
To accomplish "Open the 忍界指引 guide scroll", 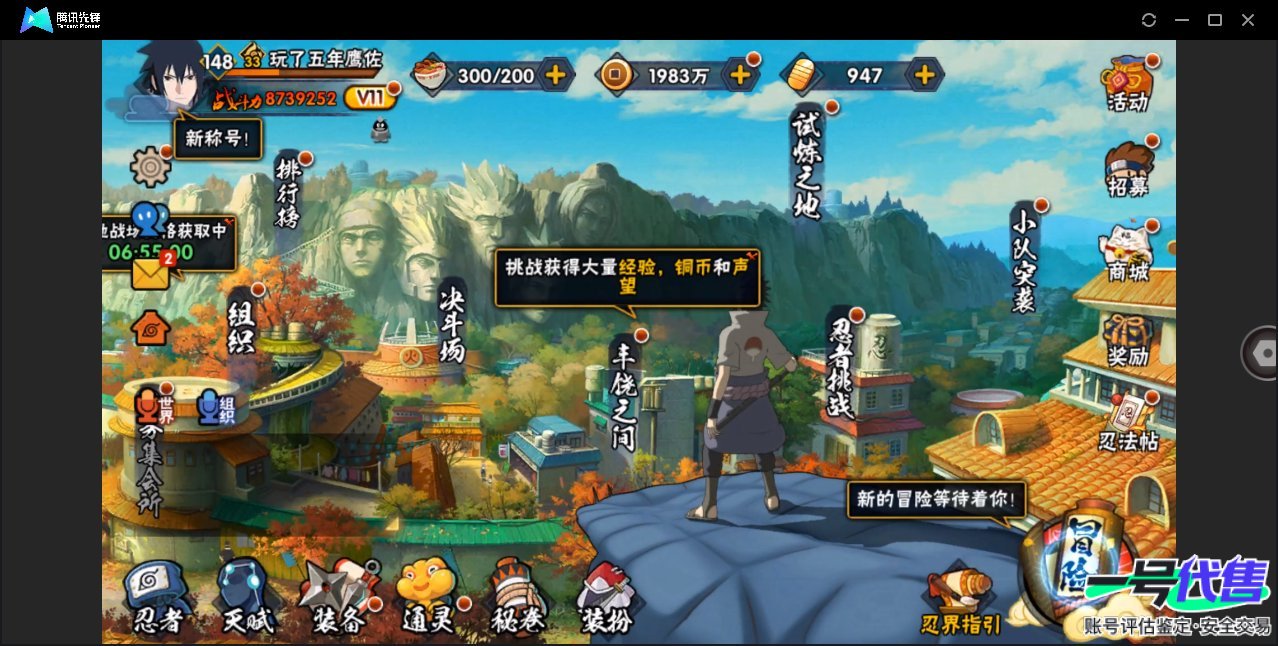I will (960, 602).
